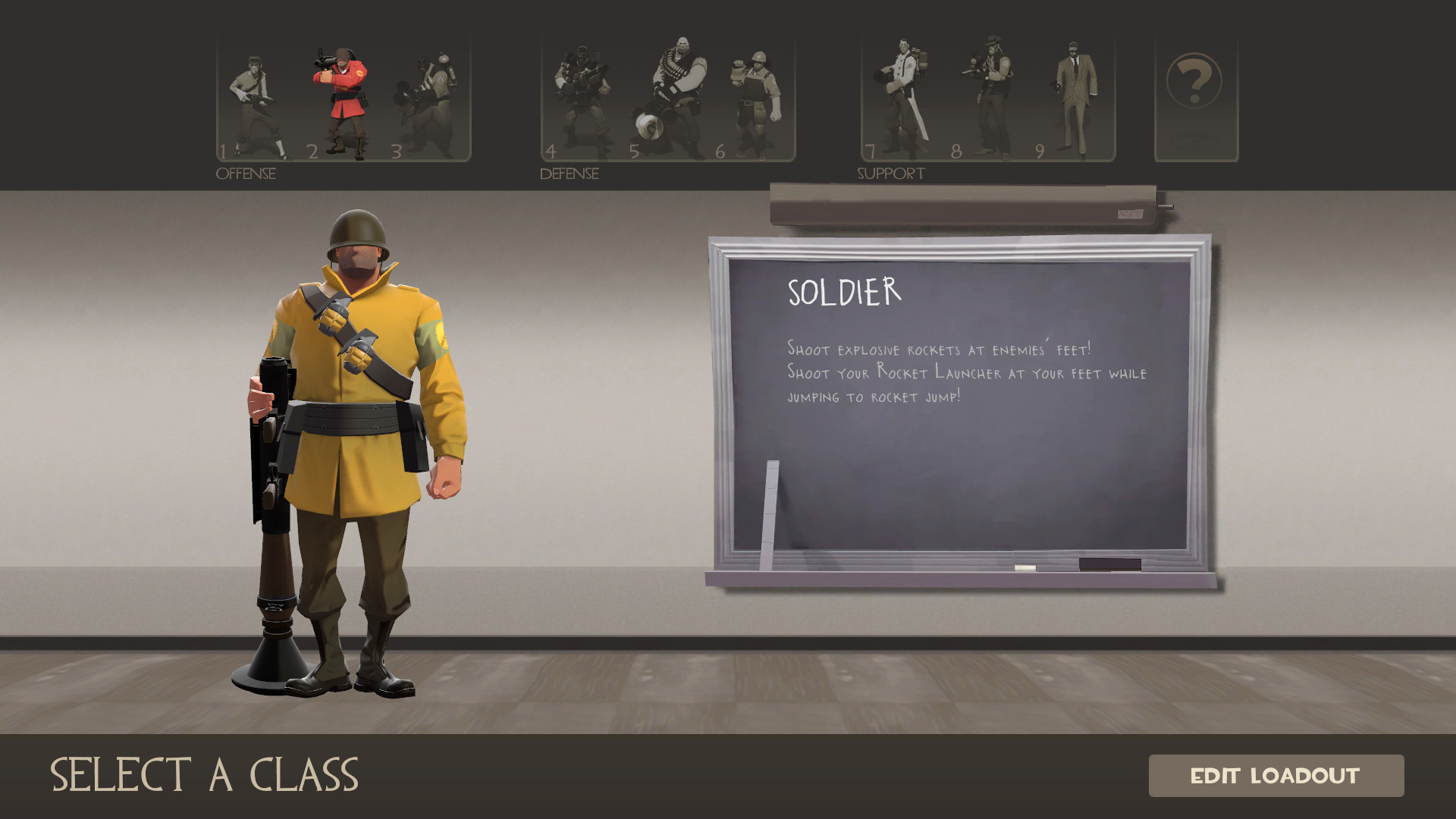Click the SOLDIER title on the chalkboard

[x=842, y=292]
